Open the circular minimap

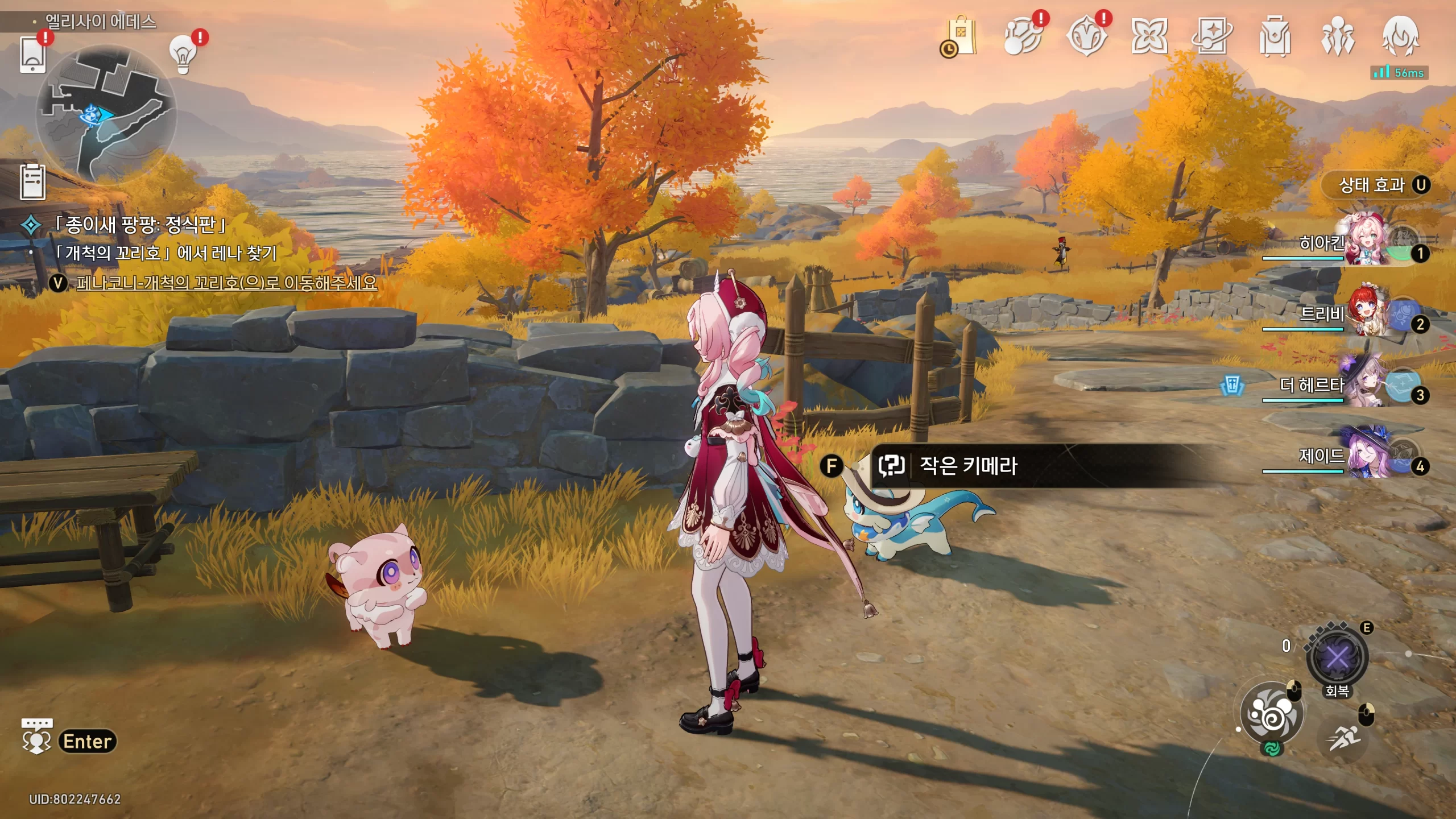[106, 114]
